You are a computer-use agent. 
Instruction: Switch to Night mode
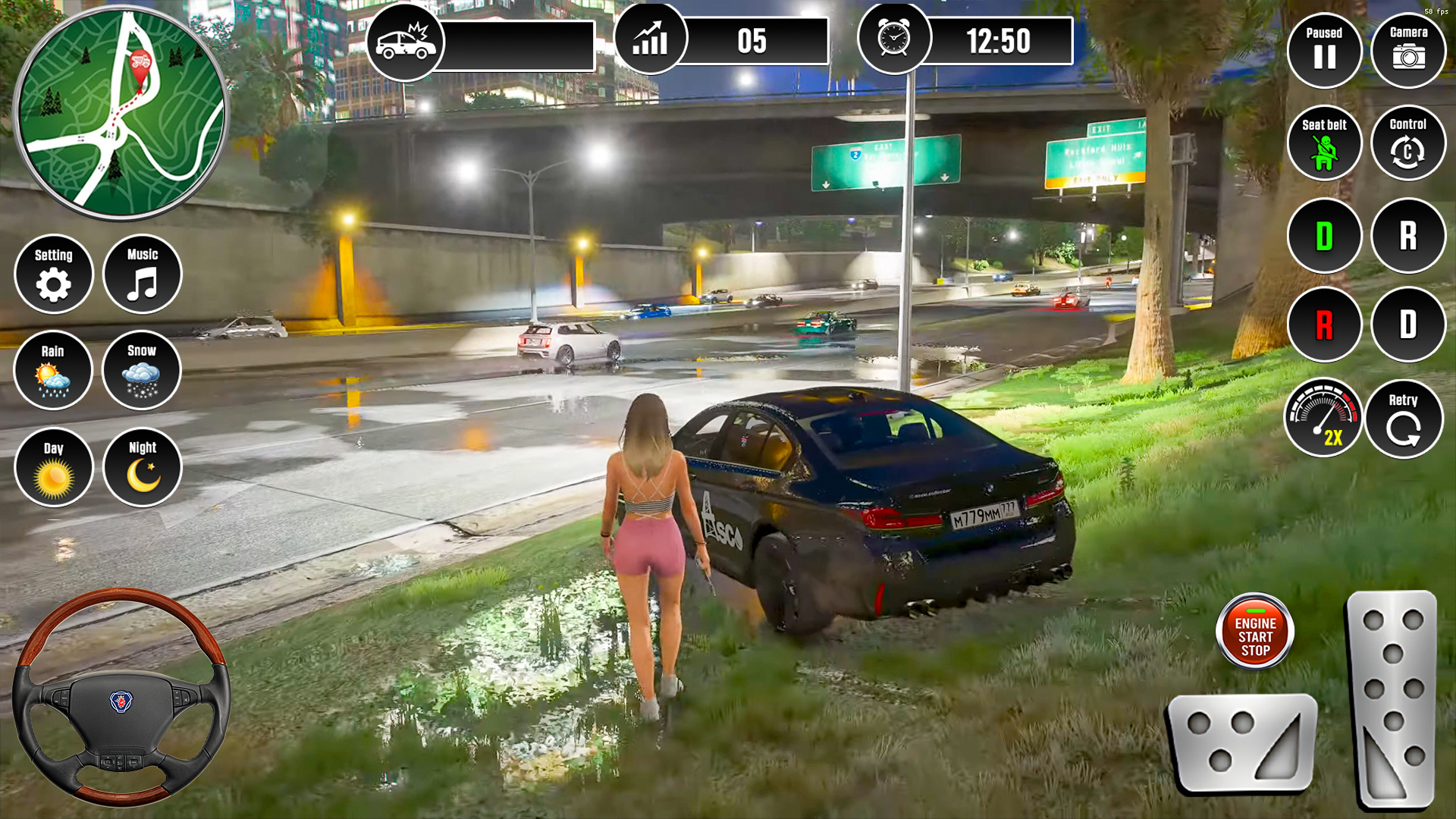coord(141,466)
